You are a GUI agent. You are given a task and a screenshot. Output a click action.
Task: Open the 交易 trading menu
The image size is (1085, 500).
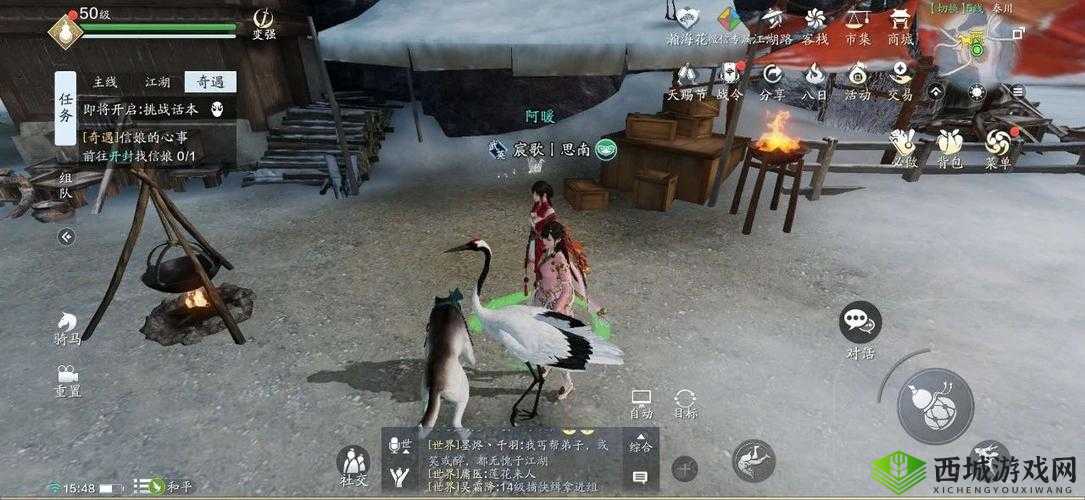coord(900,80)
